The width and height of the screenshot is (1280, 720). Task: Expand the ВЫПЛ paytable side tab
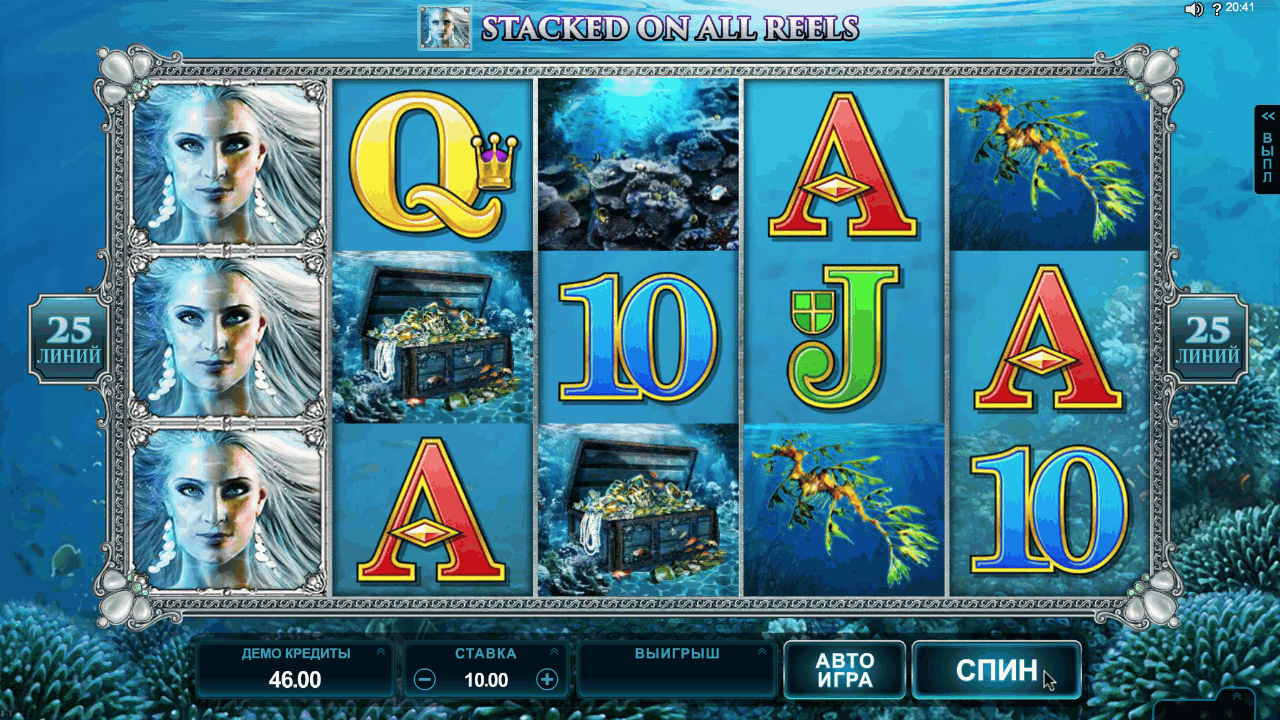coord(1267,149)
